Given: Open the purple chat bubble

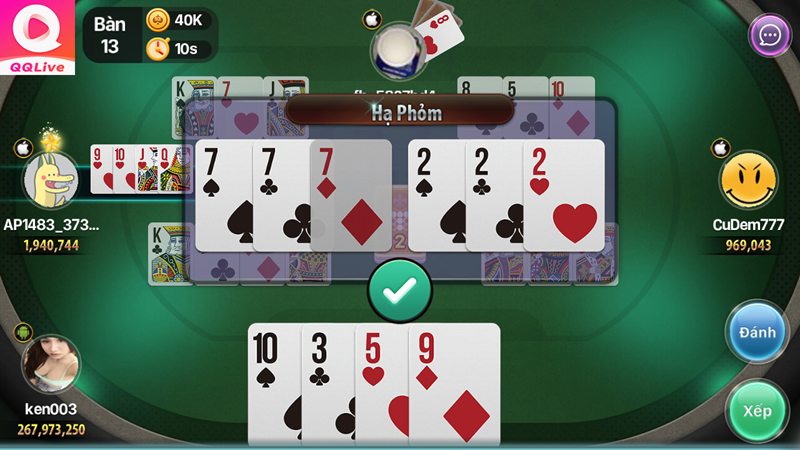Looking at the screenshot, I should pyautogui.click(x=770, y=36).
